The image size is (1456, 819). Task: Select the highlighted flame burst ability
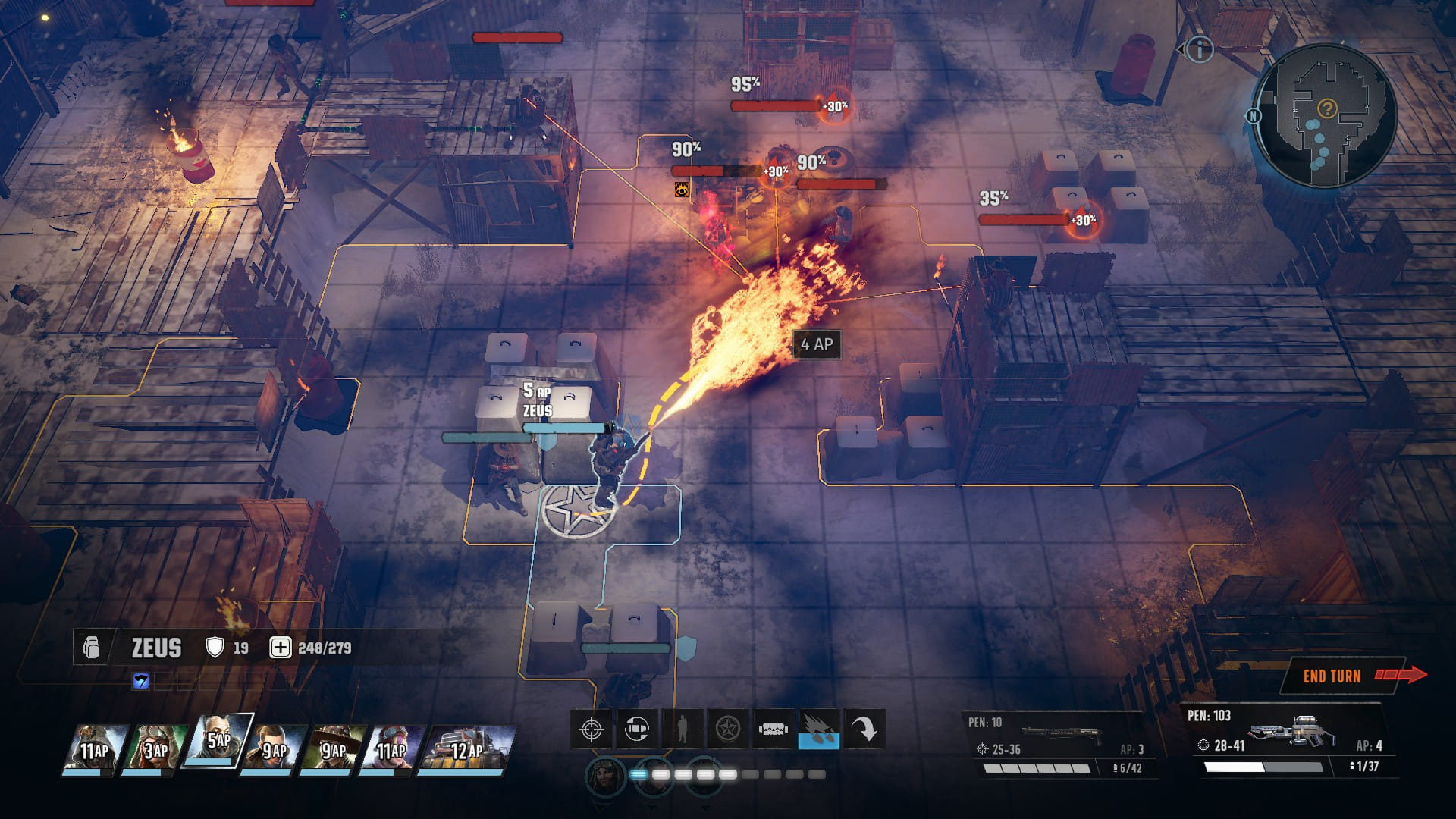tap(819, 730)
